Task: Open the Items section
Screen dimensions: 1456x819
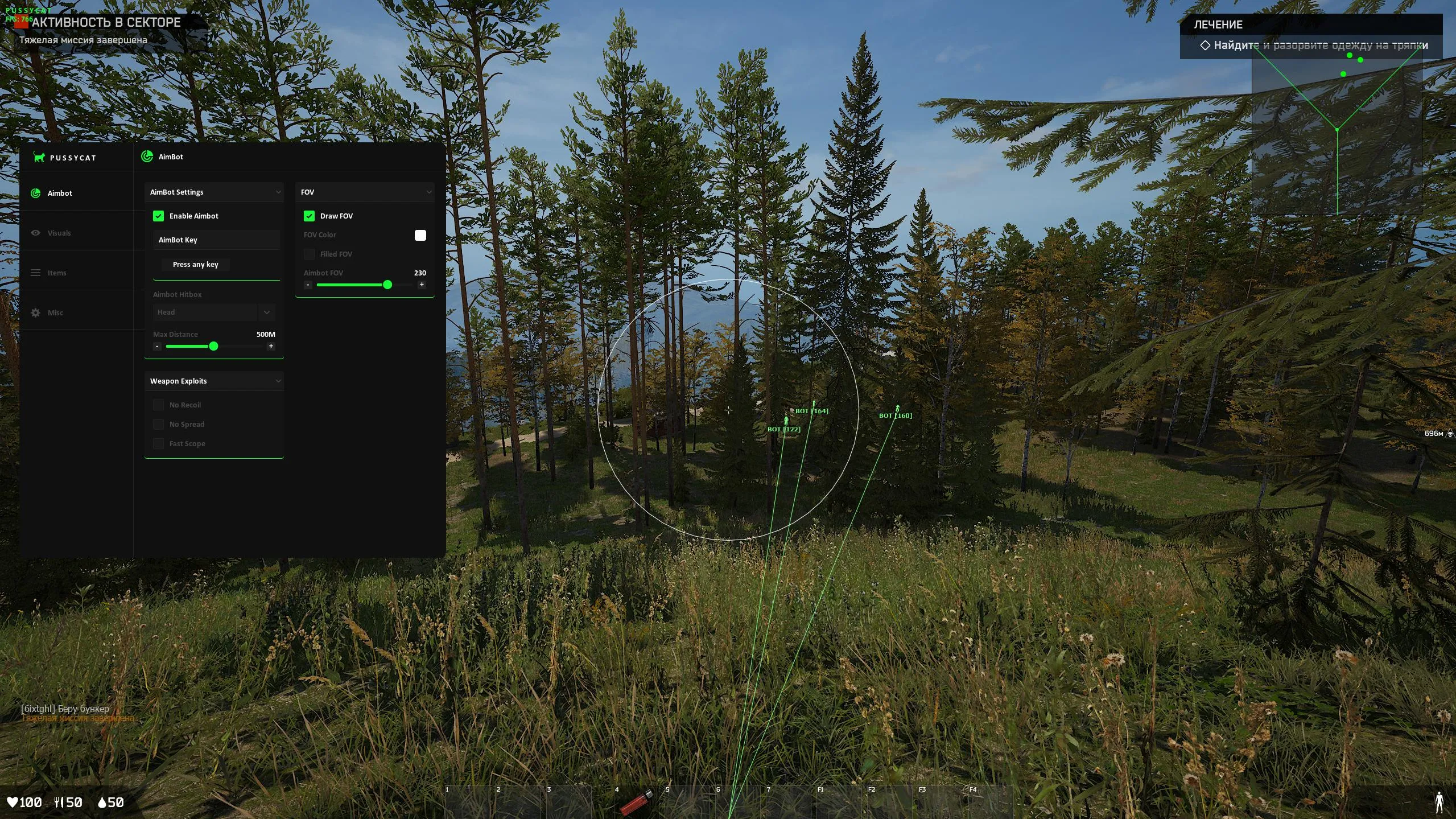Action: tap(56, 273)
